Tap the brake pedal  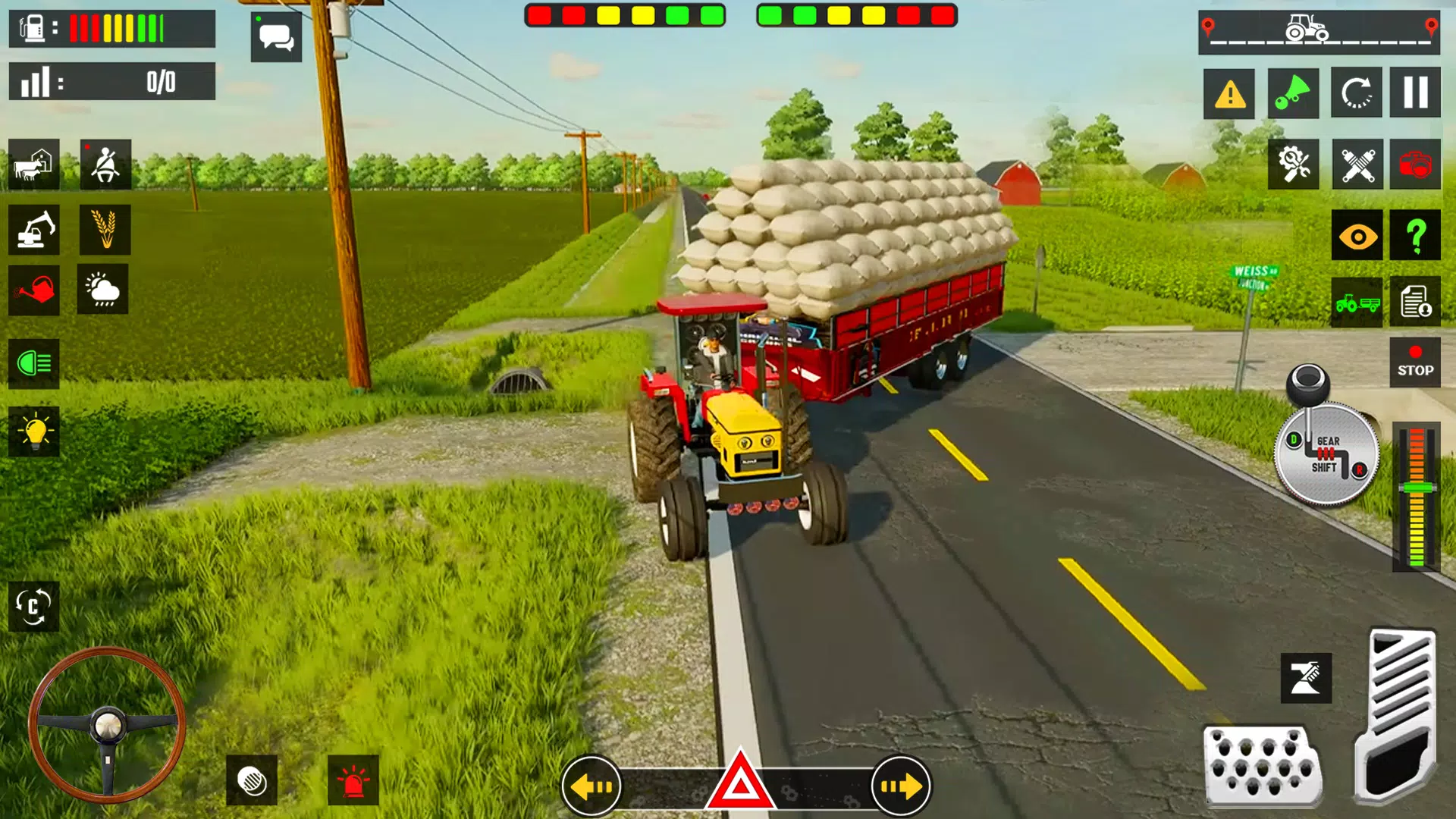coord(1263,766)
